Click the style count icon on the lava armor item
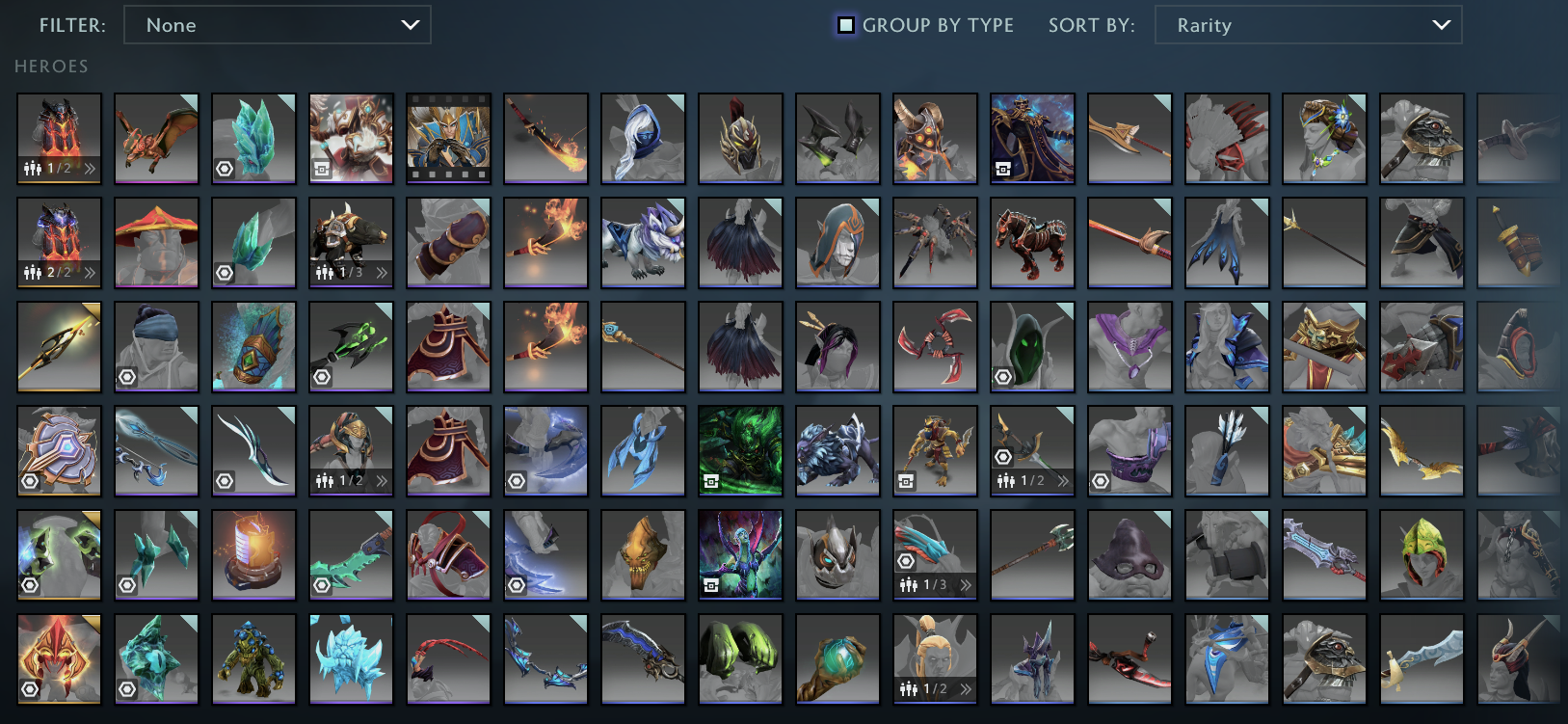The image size is (1568, 724). pyautogui.click(x=32, y=169)
